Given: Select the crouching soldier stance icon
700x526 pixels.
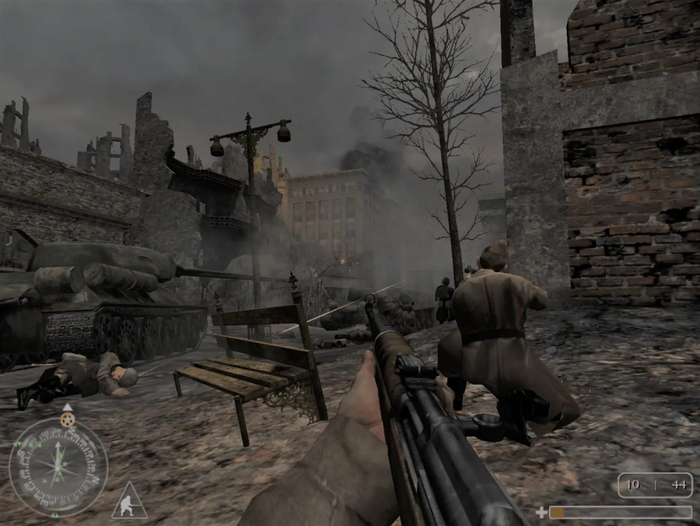Looking at the screenshot, I should pyautogui.click(x=129, y=501).
